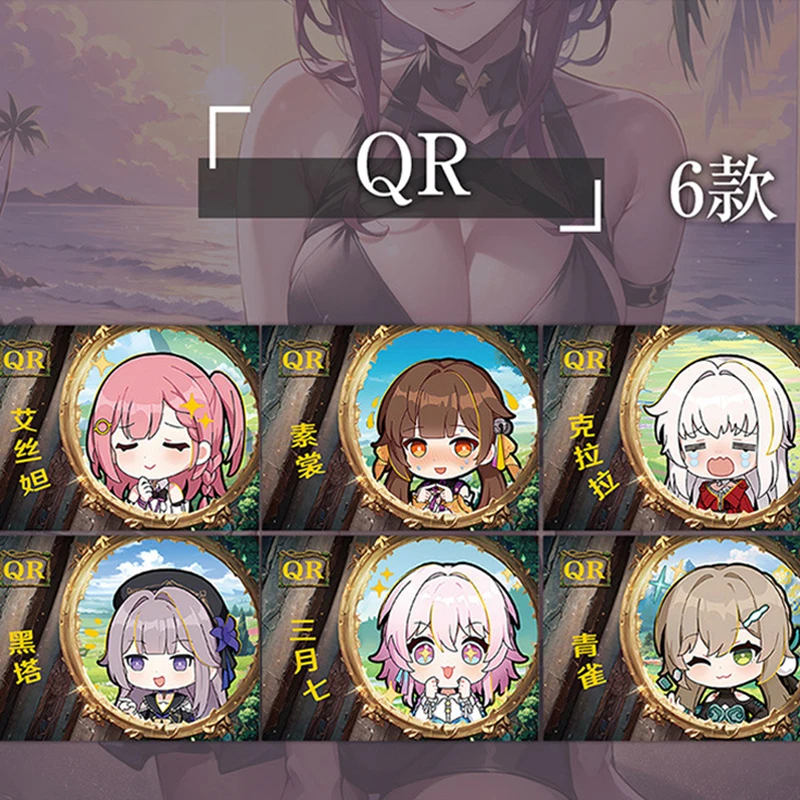800x800 pixels.
Task: Select the 艾丝妲 (Asta) QR card
Action: pyautogui.click(x=130, y=428)
